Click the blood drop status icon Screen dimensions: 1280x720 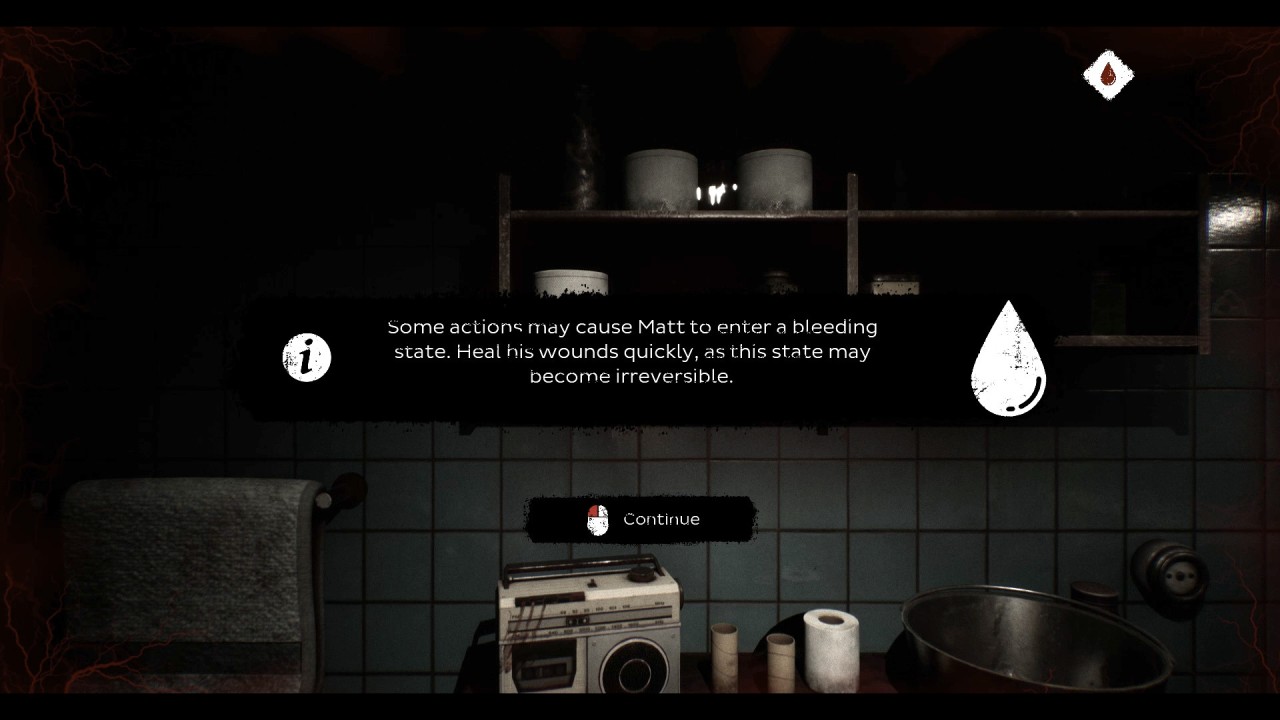coord(1108,74)
